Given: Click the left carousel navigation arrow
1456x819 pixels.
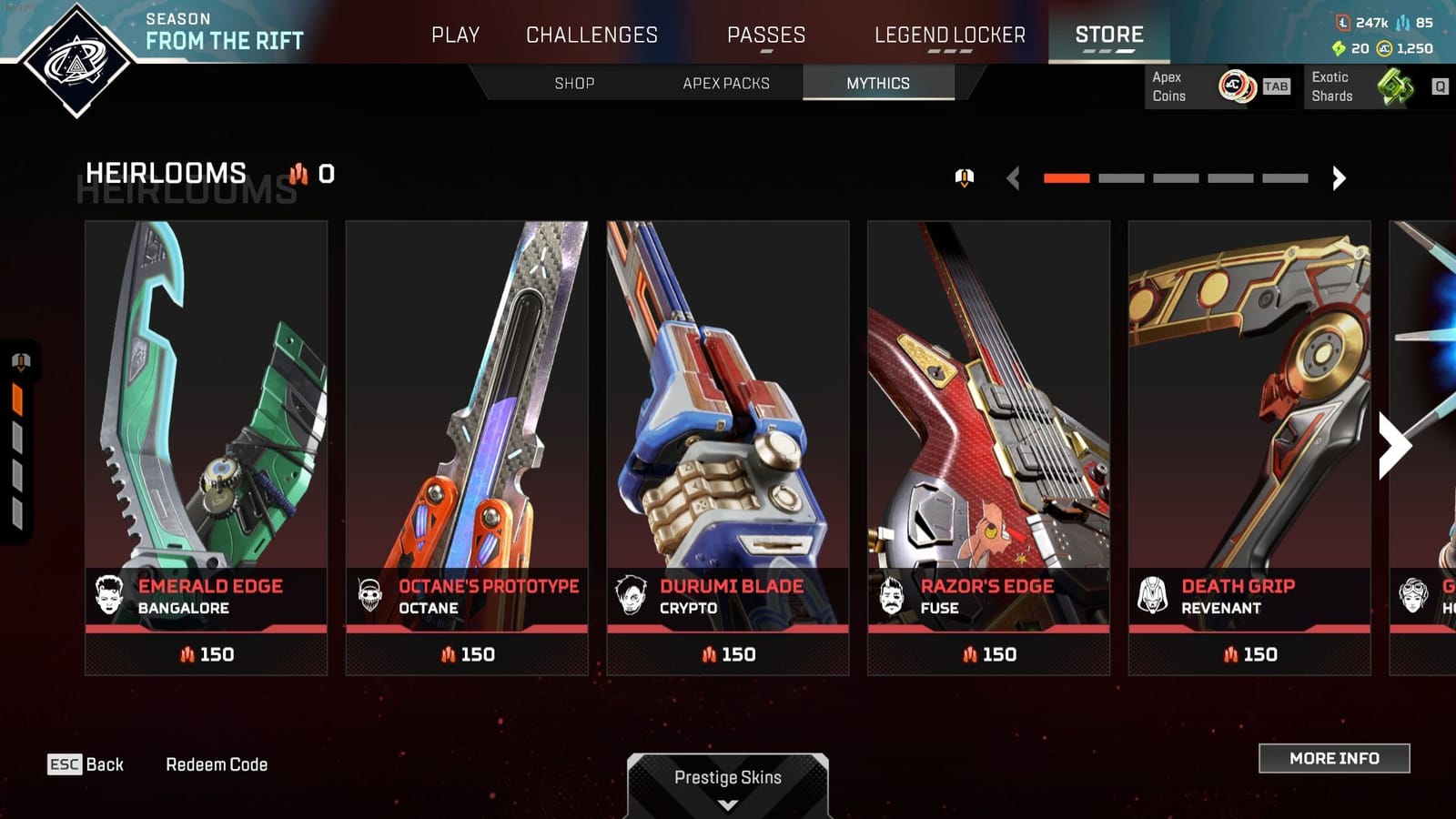Looking at the screenshot, I should point(1013,178).
